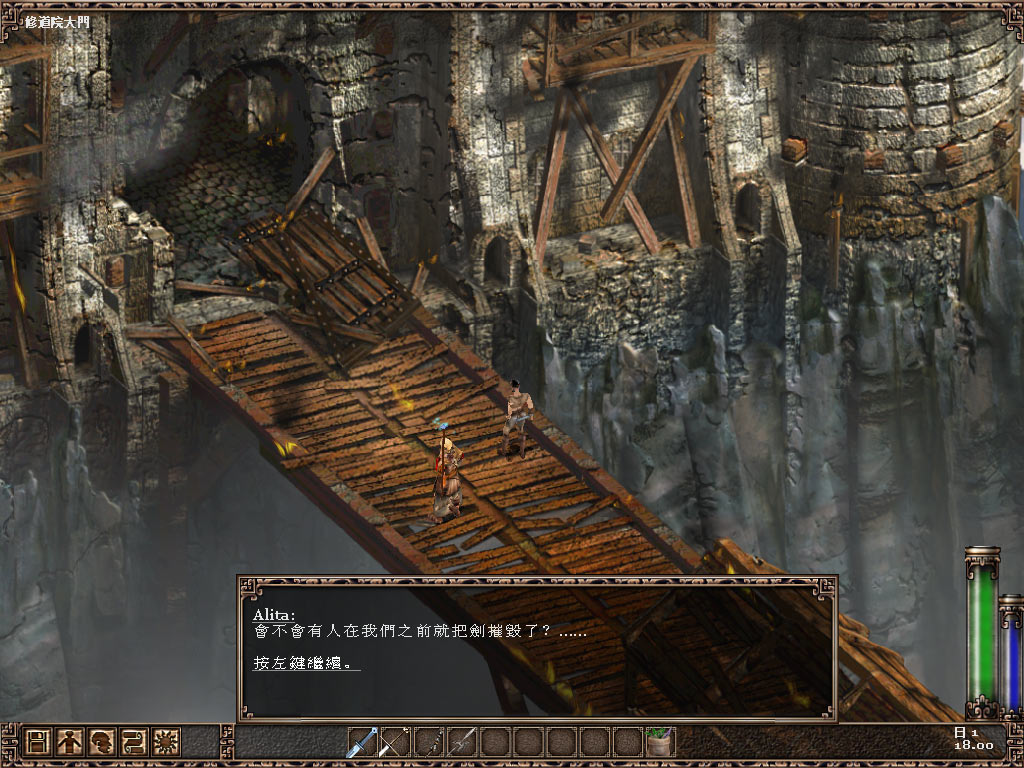This screenshot has width=1024, height=768.
Task: Open the character sheet figure icon
Action: [x=70, y=742]
